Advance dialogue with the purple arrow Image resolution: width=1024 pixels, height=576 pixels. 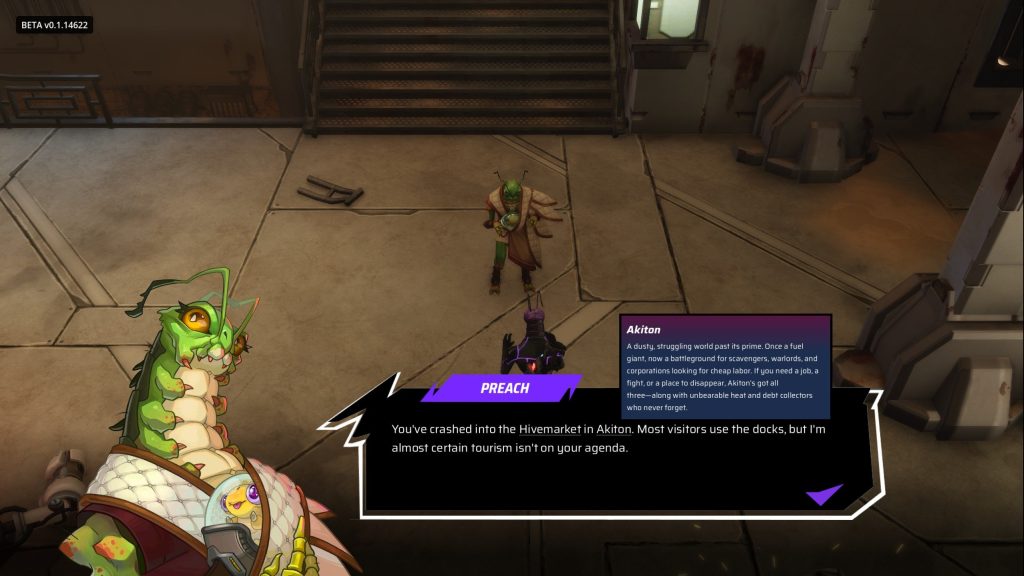click(x=823, y=494)
